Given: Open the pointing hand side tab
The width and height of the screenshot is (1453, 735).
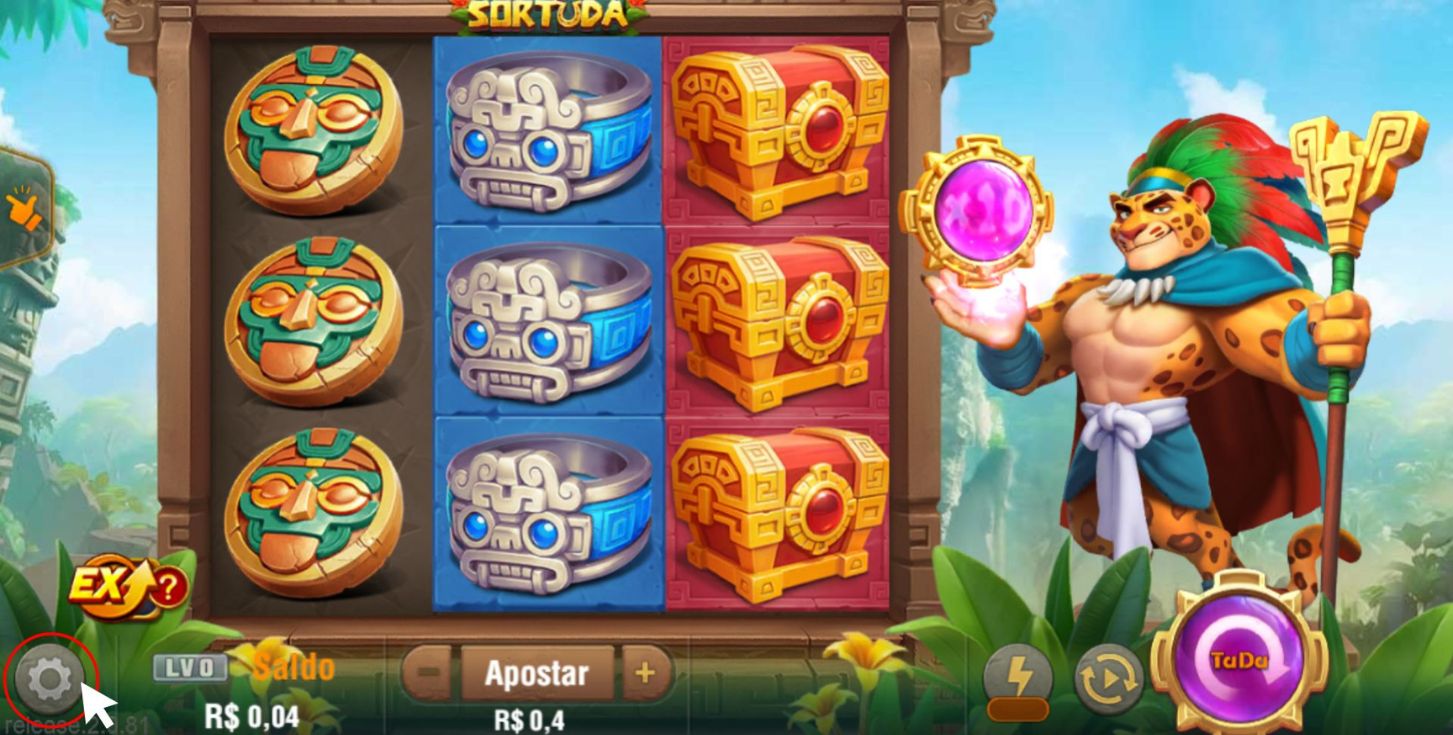Looking at the screenshot, I should 22,208.
